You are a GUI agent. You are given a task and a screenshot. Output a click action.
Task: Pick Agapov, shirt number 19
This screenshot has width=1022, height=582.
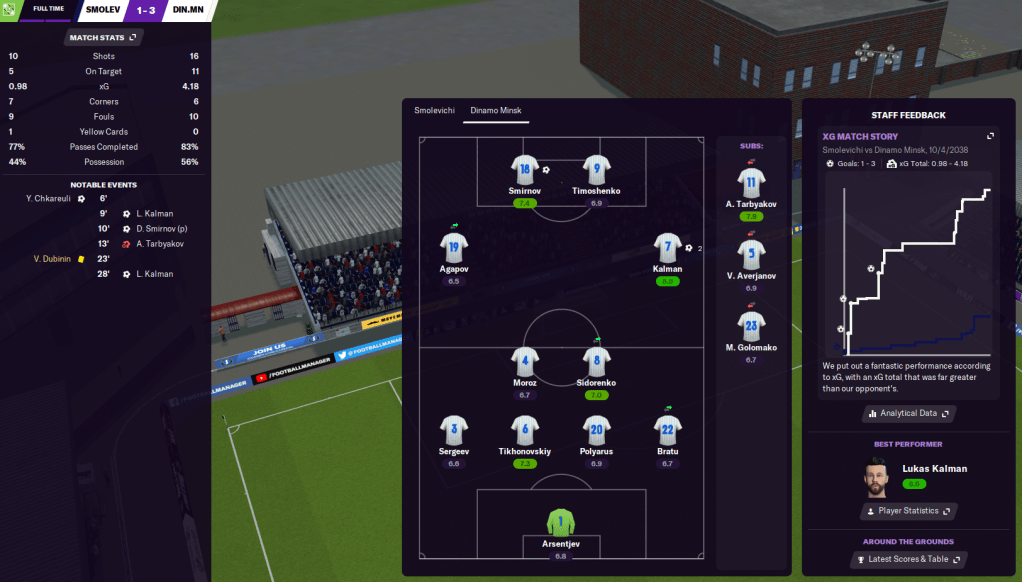click(x=454, y=247)
